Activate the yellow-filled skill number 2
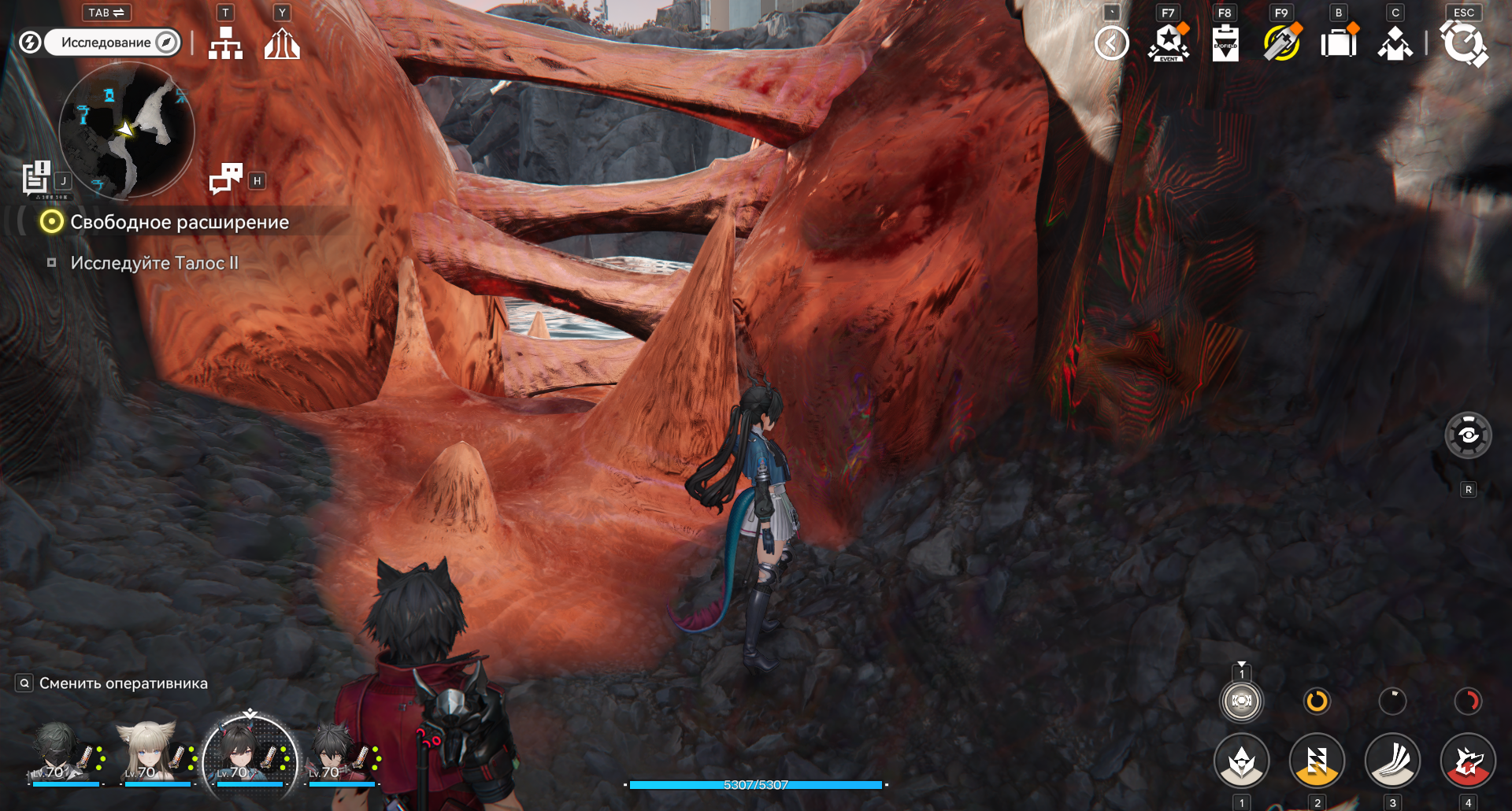Screen dimensions: 1512x811 (1317, 761)
